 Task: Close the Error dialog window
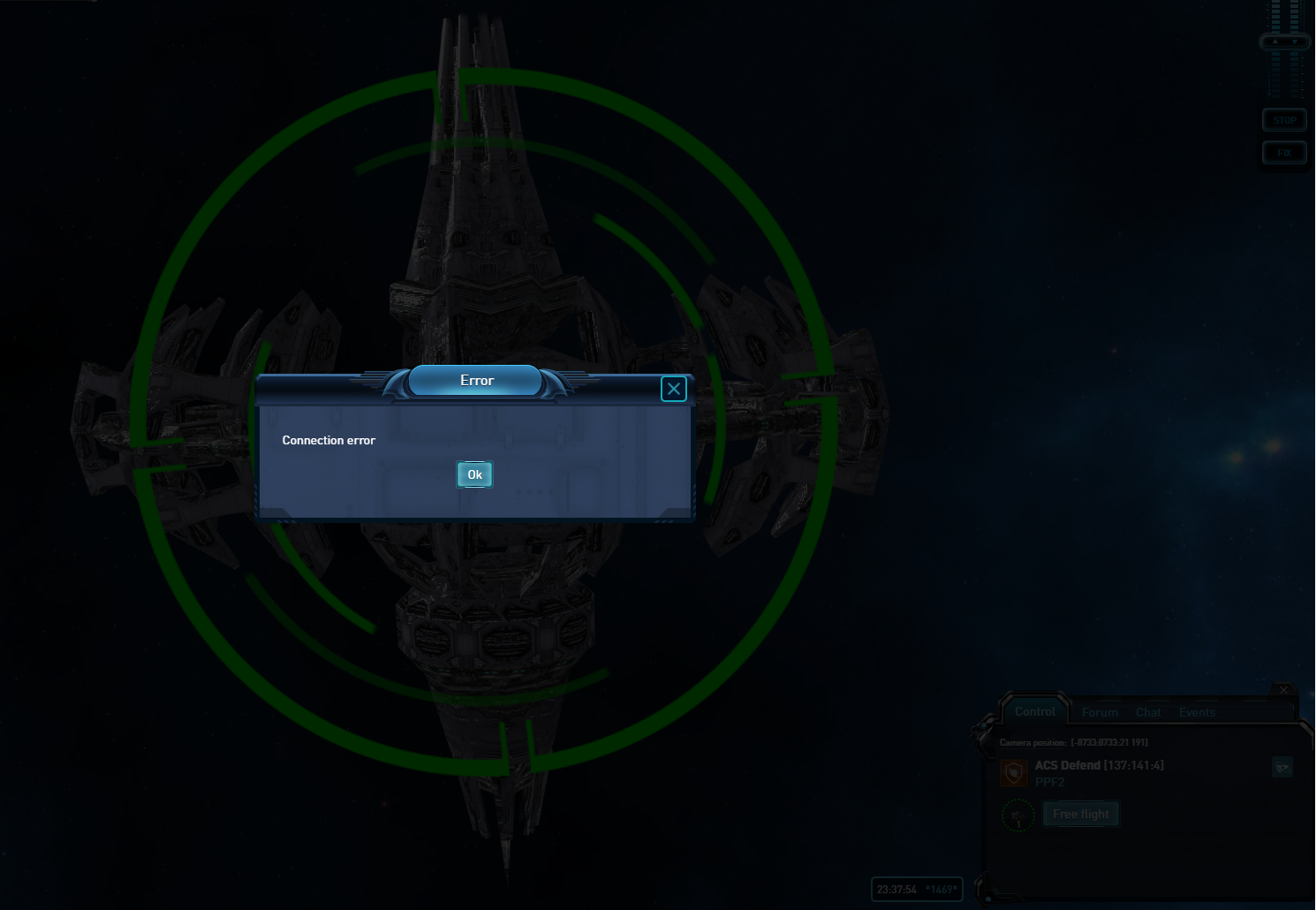673,389
